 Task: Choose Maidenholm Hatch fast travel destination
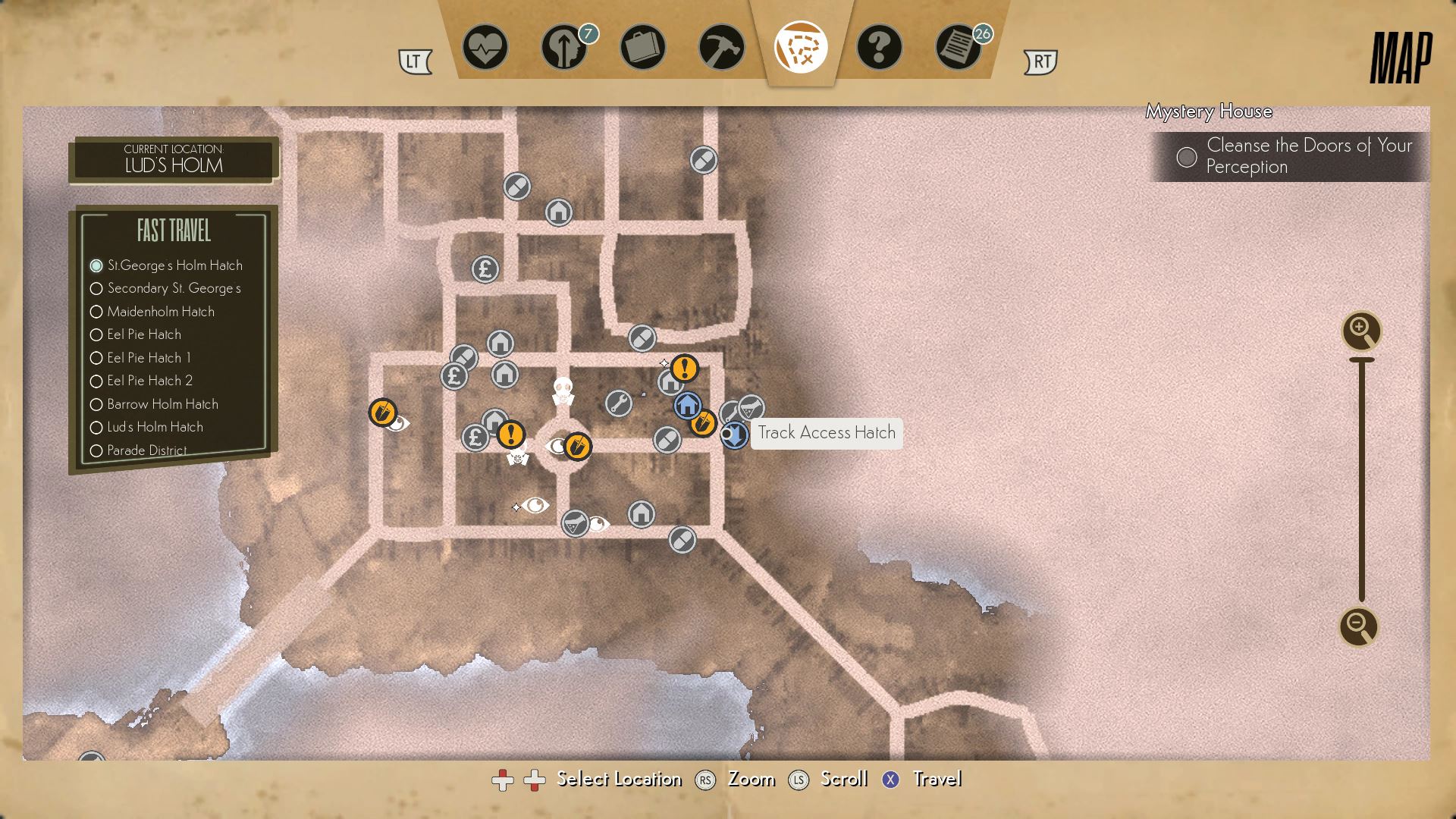(x=160, y=312)
